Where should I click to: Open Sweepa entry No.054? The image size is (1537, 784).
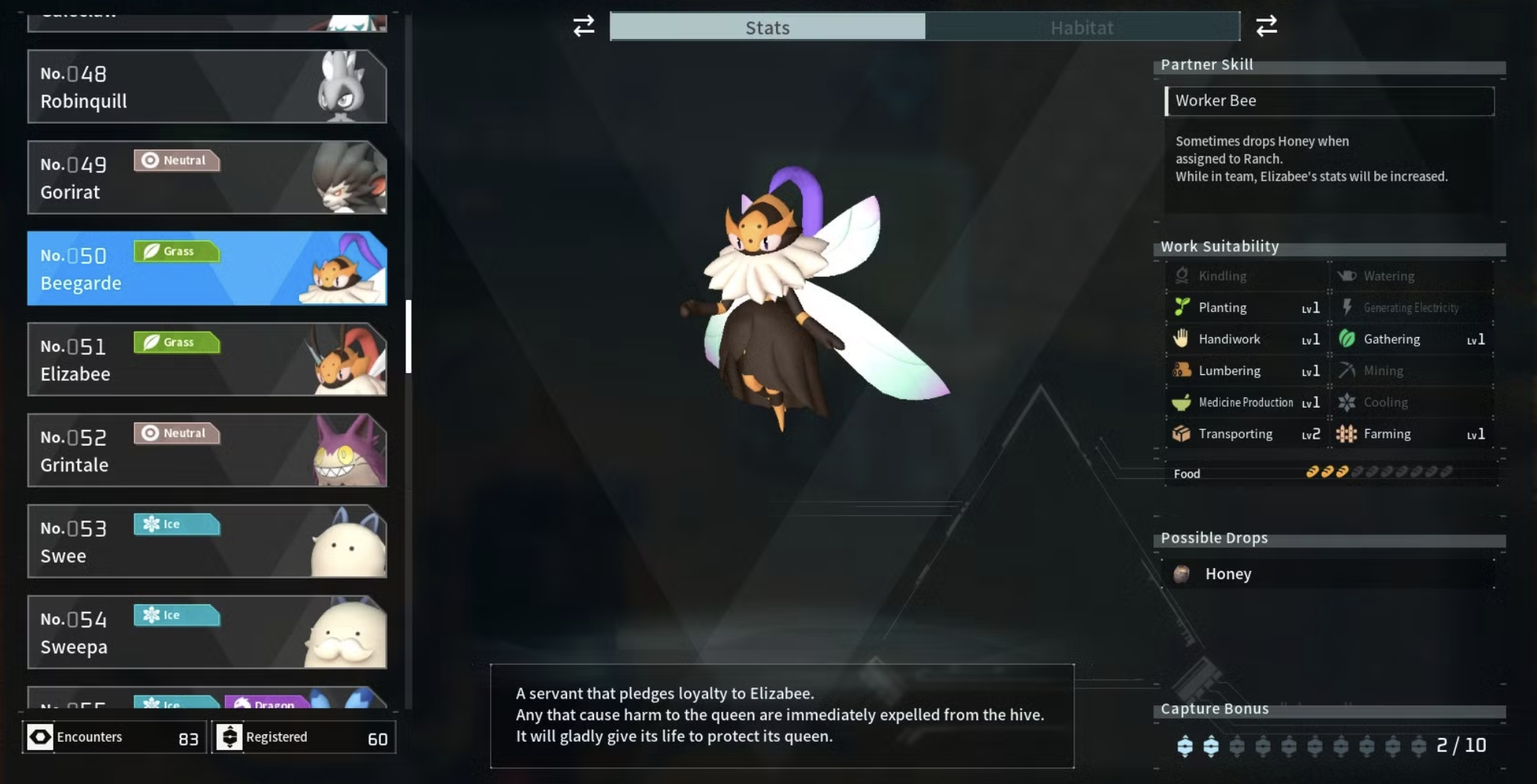point(206,632)
